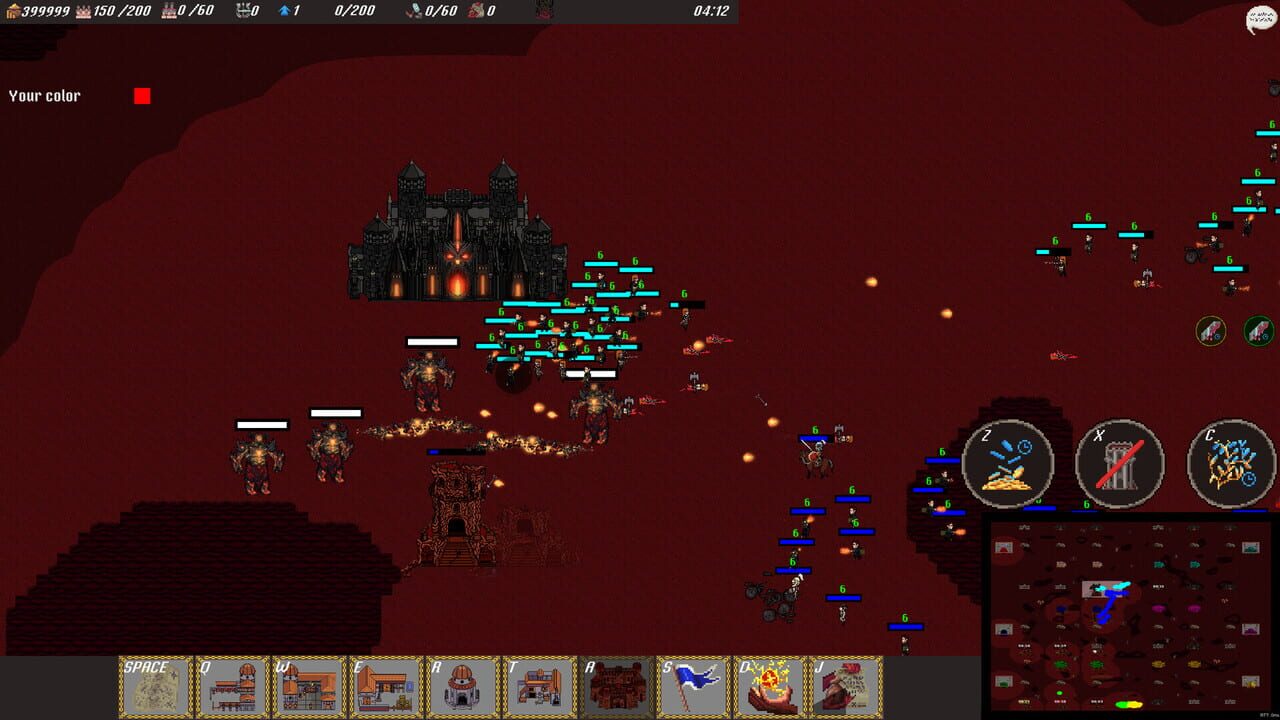Build the W theater structure

tap(308, 686)
